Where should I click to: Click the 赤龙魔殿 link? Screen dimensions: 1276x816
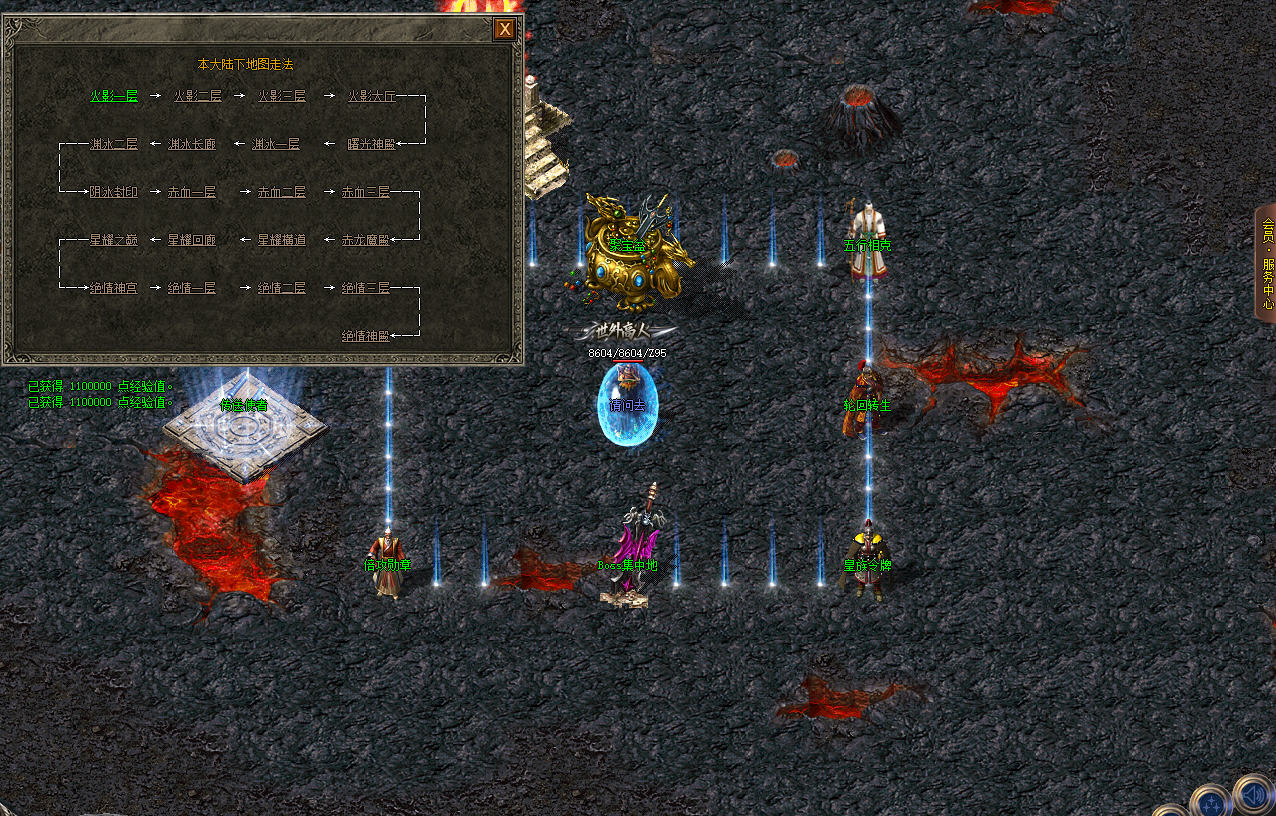365,240
